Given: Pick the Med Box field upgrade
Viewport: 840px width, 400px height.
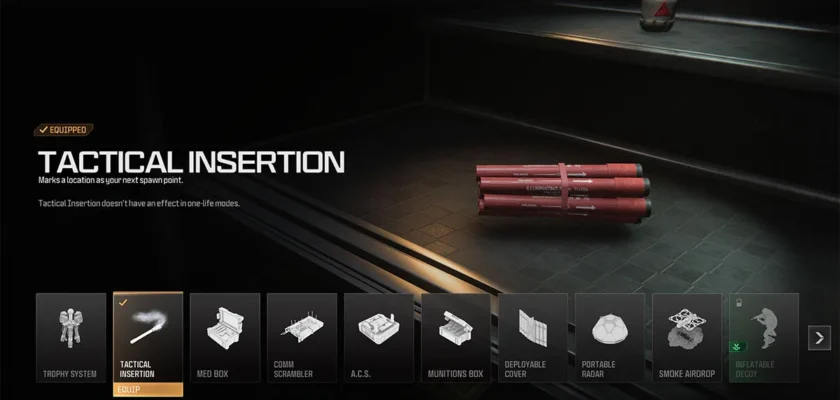Looking at the screenshot, I should (225, 338).
